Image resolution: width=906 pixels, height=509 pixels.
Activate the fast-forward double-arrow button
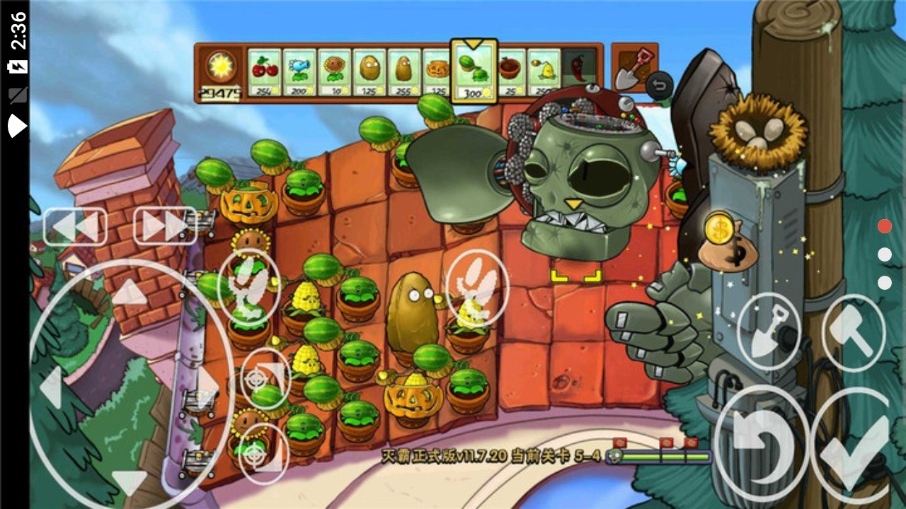coord(165,225)
